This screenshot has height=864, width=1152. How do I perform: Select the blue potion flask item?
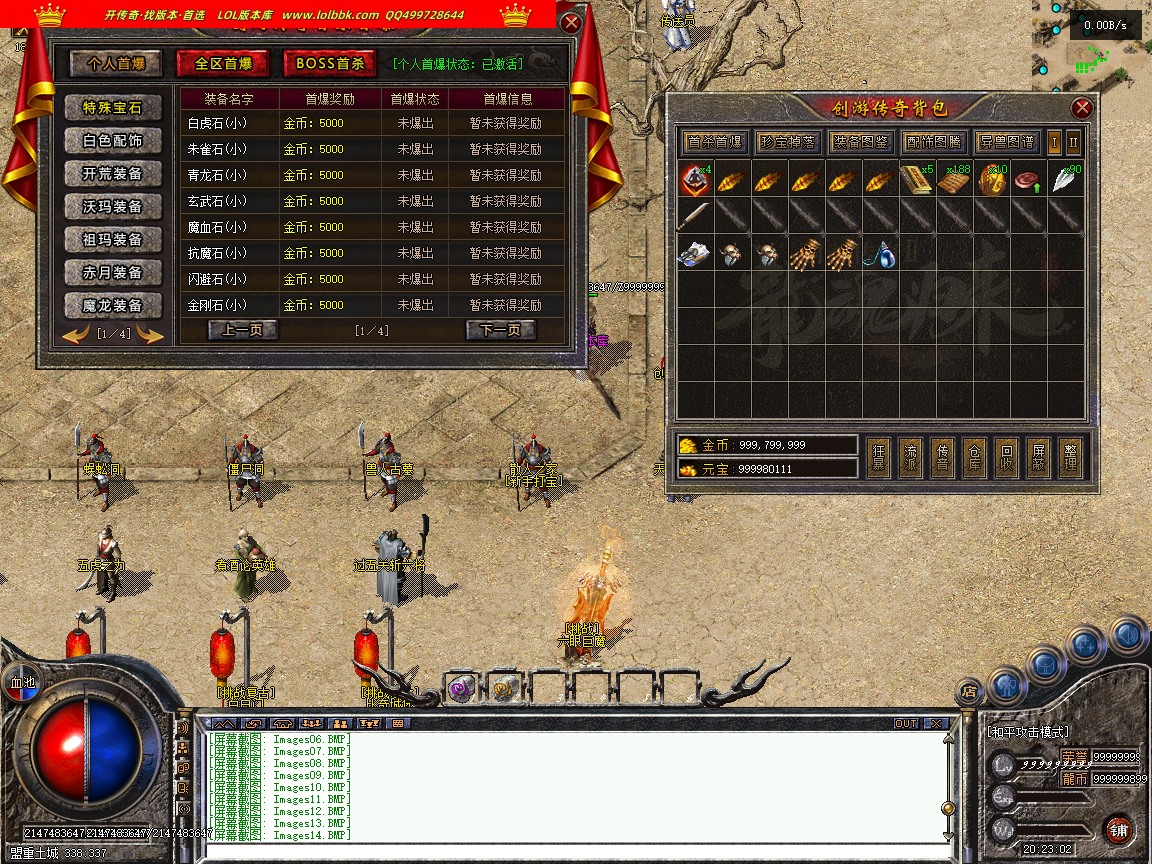pyautogui.click(x=880, y=254)
